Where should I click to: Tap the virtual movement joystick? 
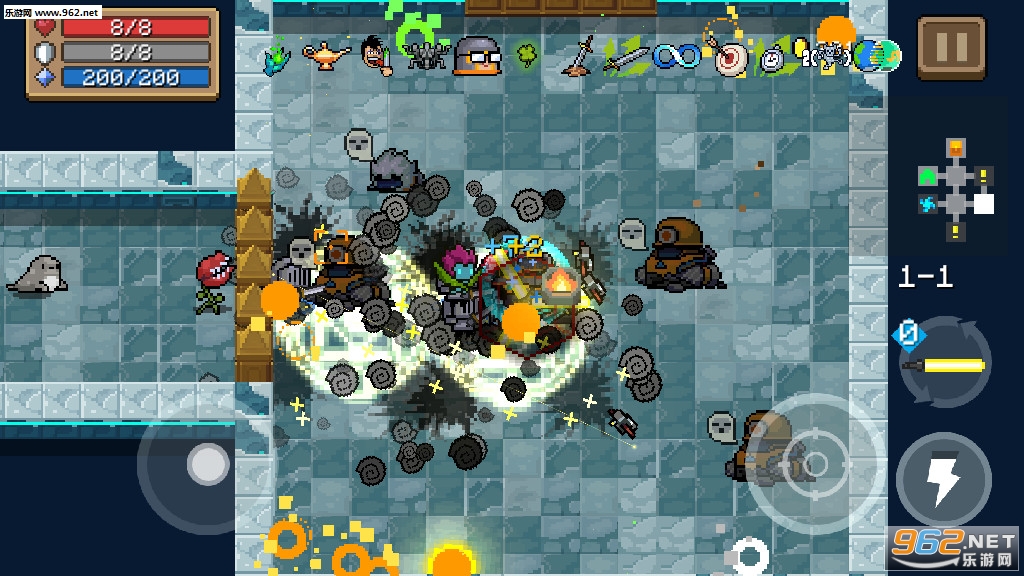208,464
